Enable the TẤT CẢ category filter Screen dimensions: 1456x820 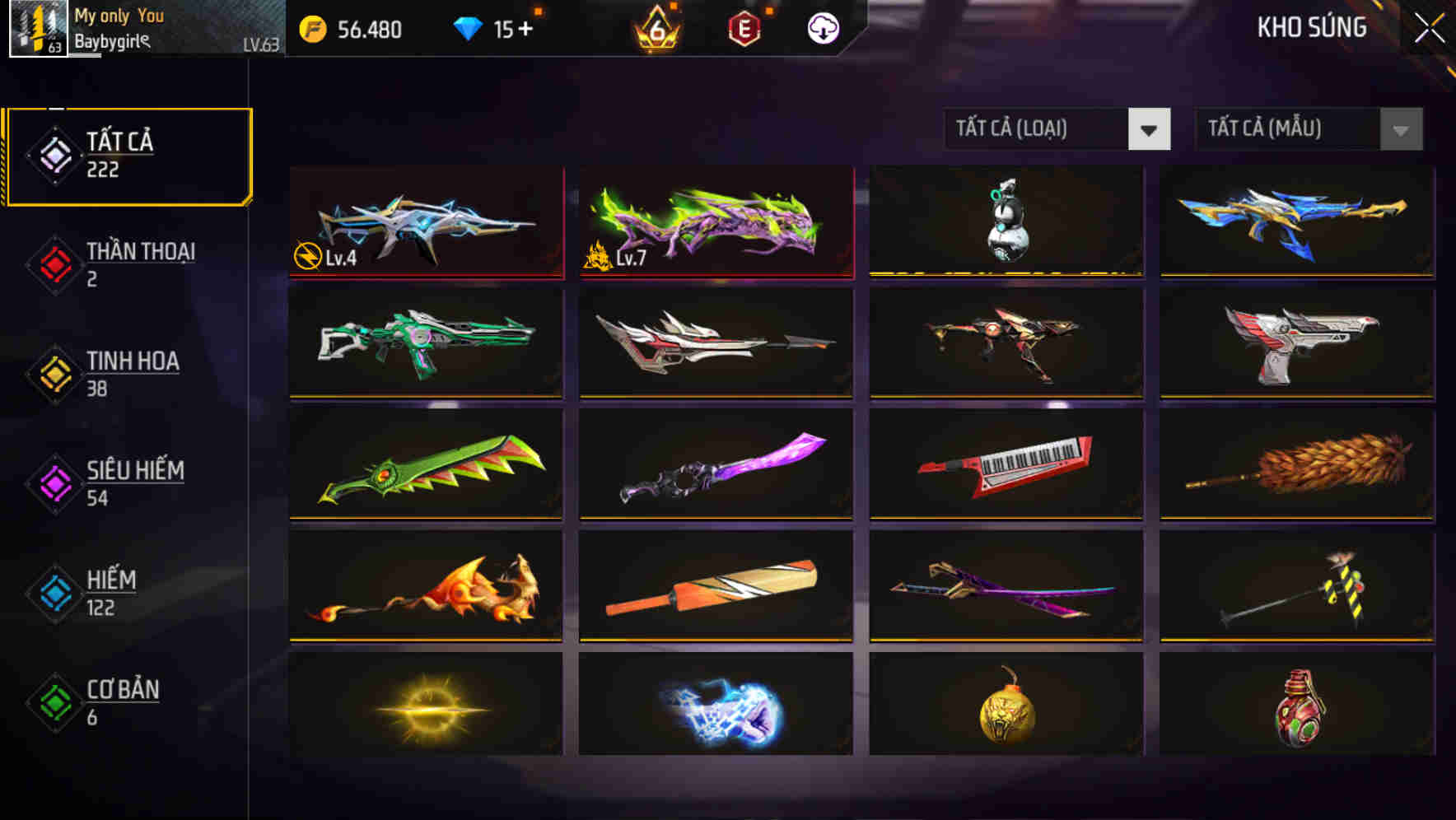tap(128, 155)
